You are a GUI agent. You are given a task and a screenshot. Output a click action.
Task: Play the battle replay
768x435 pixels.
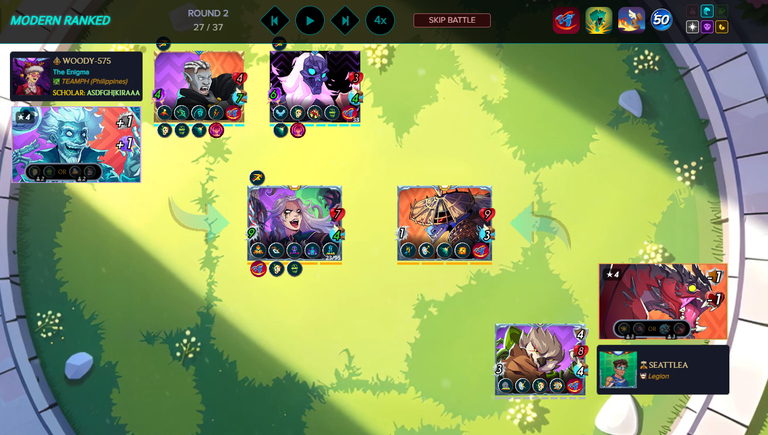pyautogui.click(x=310, y=20)
